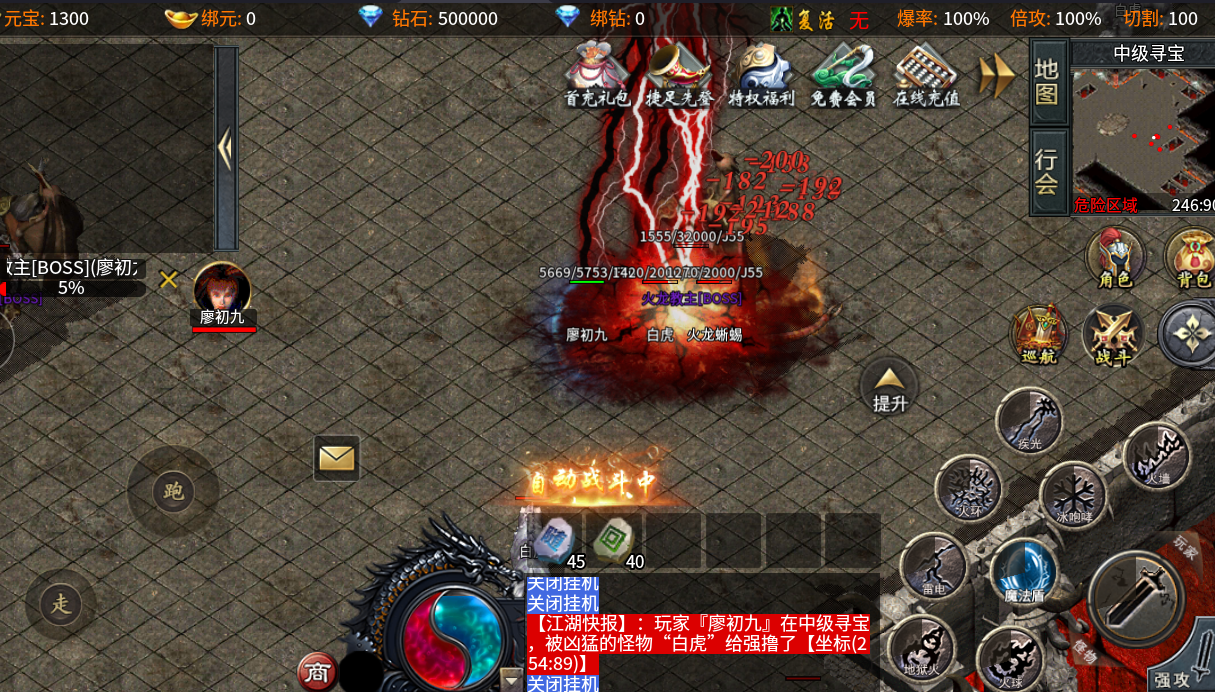
Task: Open the 角色 character sheet
Action: coord(1115,257)
